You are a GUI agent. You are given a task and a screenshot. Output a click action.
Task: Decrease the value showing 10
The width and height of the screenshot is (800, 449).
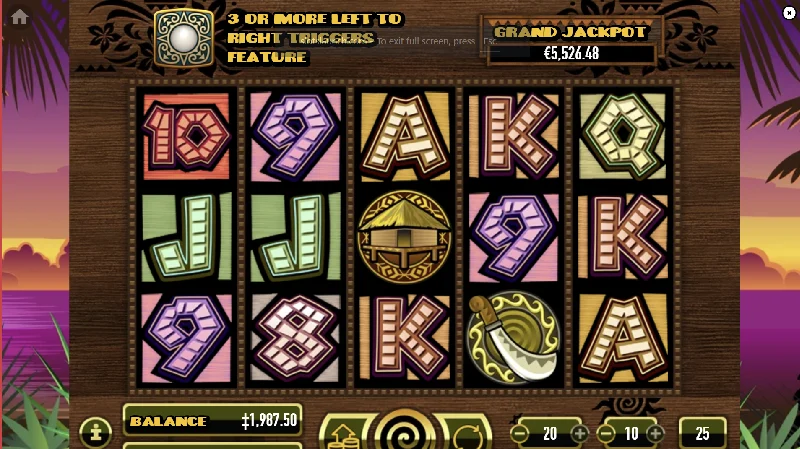tap(604, 434)
